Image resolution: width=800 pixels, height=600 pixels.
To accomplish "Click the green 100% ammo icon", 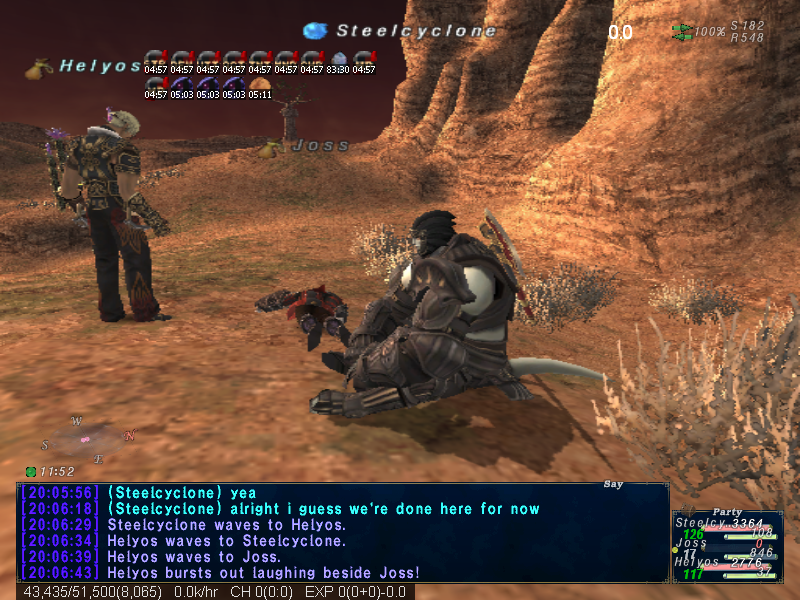I will tap(683, 31).
